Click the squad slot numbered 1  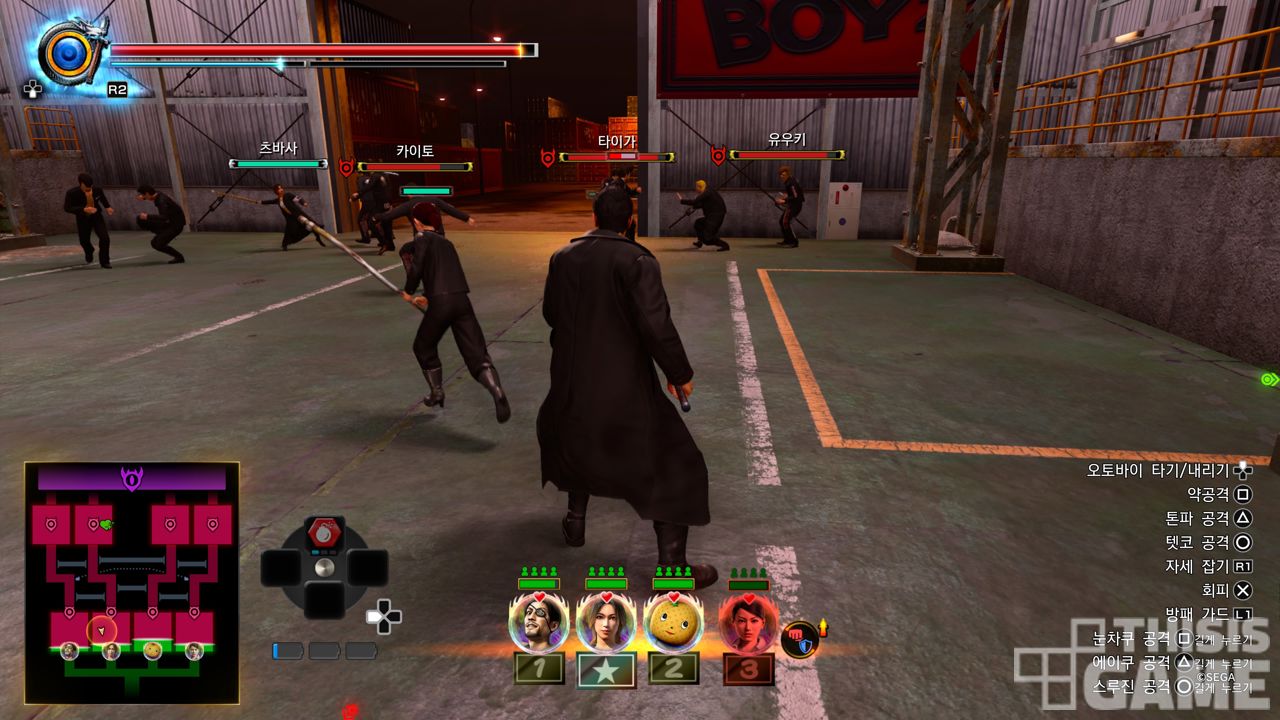click(x=539, y=668)
